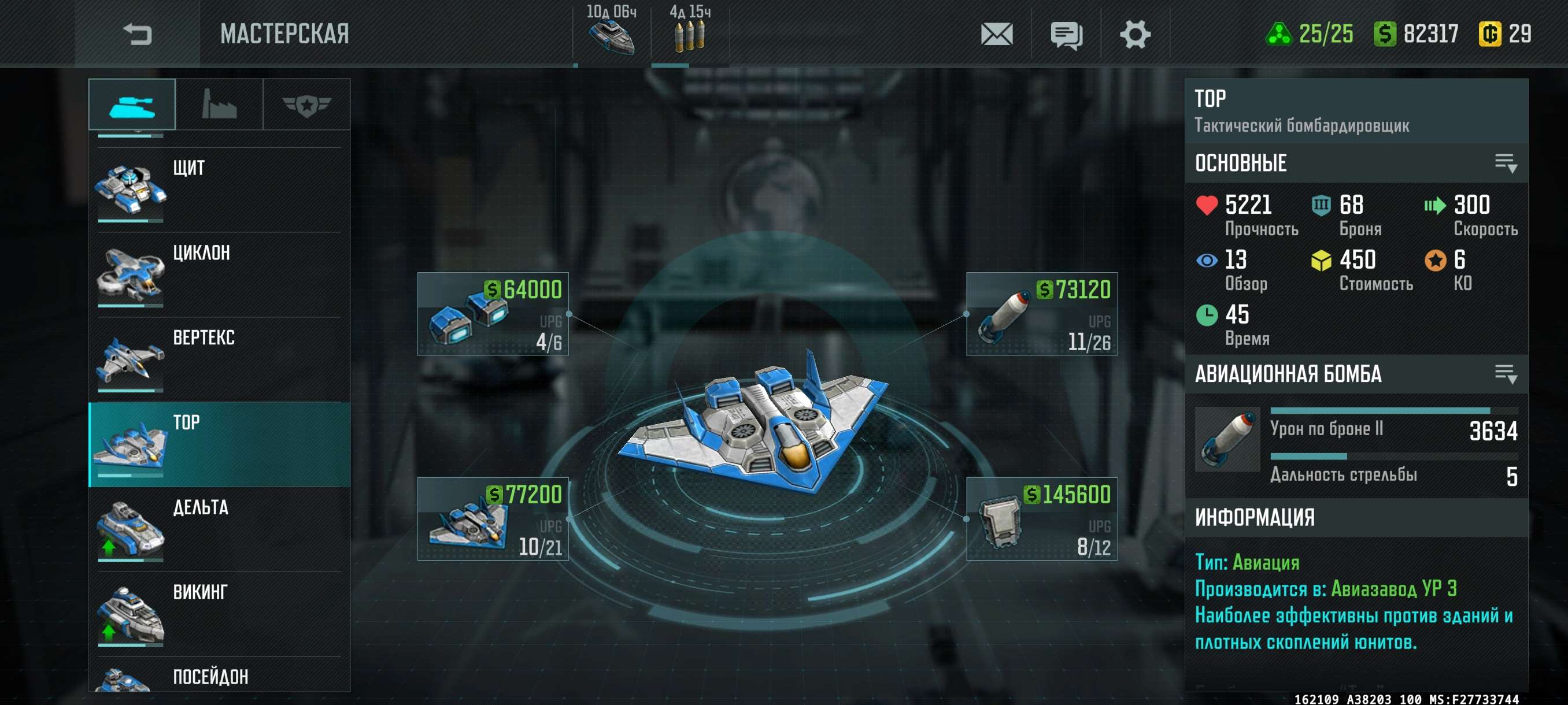Switch to the star wings rank tab
This screenshot has height=705, width=1568.
[x=306, y=105]
